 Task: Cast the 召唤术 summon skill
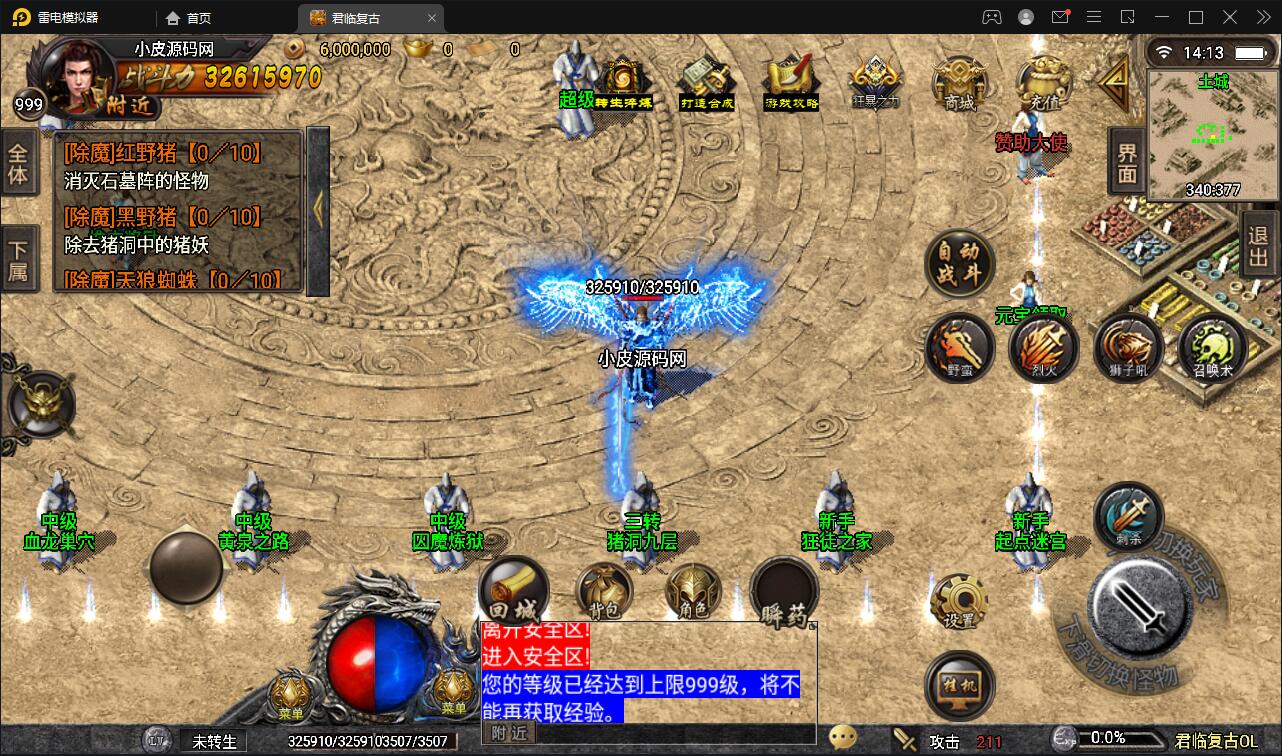(x=1213, y=347)
